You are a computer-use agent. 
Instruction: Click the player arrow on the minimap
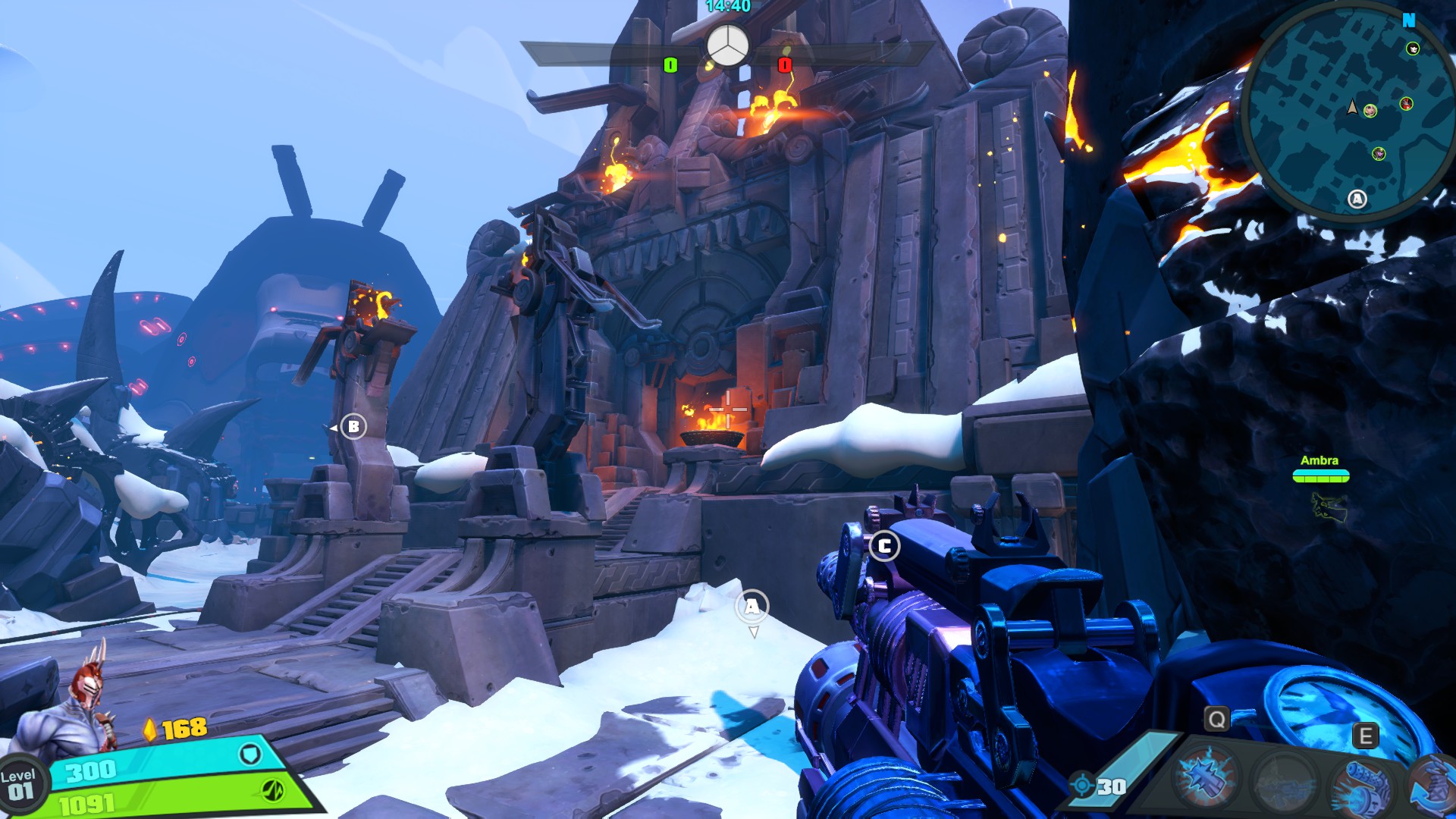(1352, 108)
